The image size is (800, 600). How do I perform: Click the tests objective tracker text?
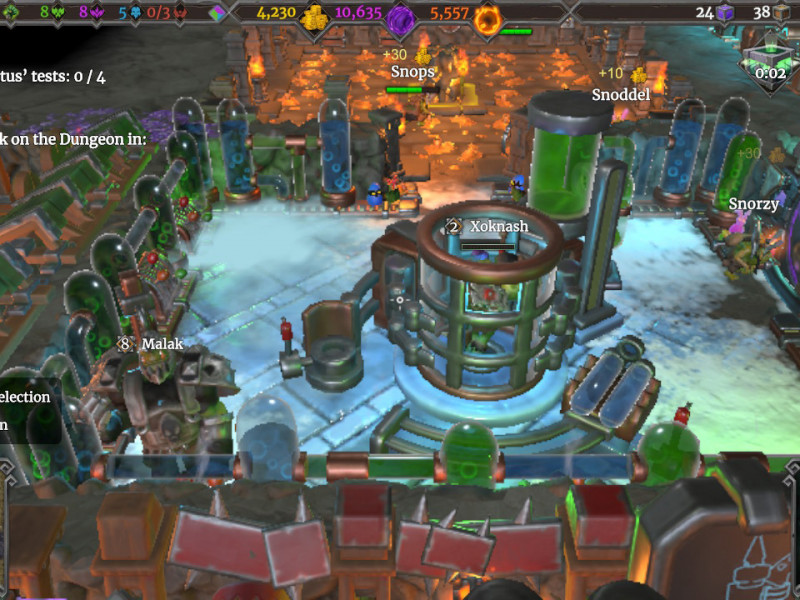(52, 76)
